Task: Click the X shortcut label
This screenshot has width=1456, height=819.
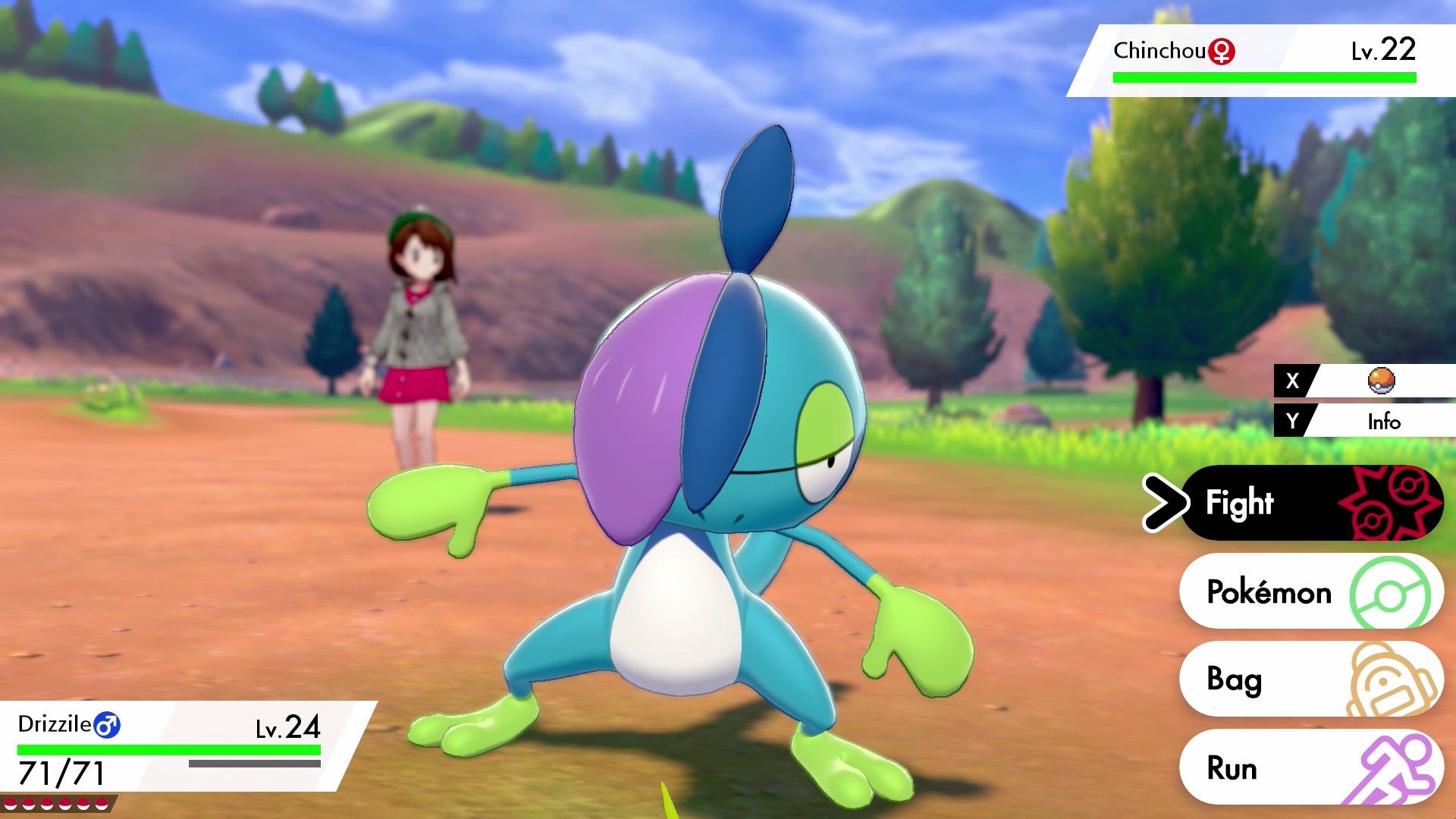Action: 1293,381
